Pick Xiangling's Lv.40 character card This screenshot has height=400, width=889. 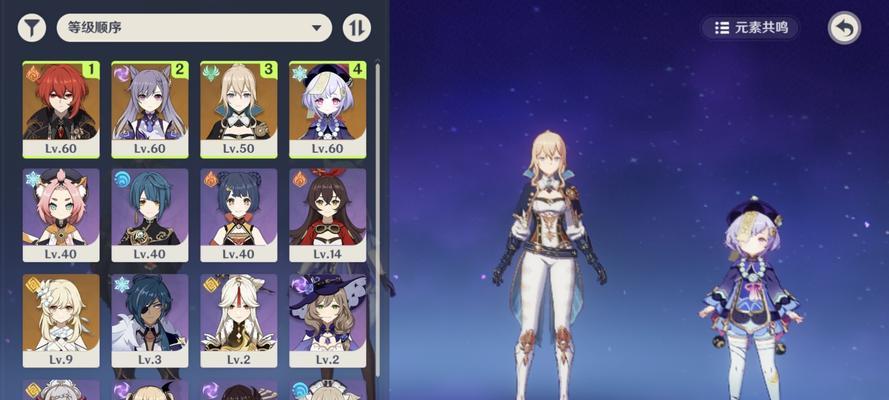(x=238, y=215)
